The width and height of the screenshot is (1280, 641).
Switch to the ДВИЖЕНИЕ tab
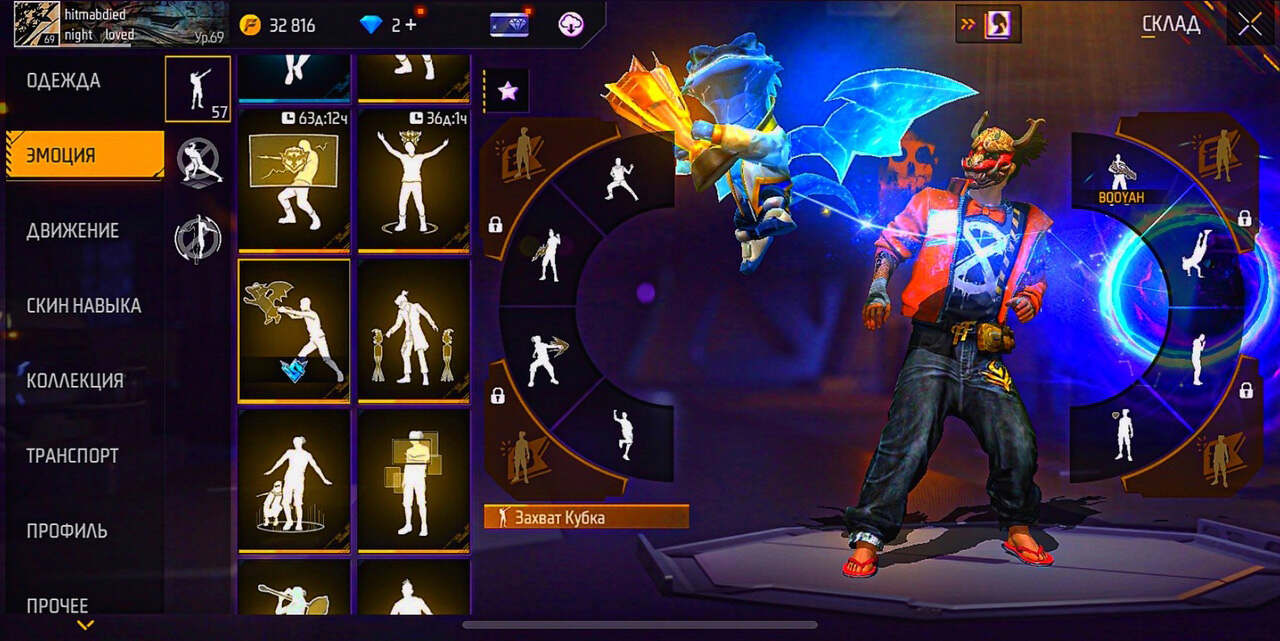coord(73,231)
